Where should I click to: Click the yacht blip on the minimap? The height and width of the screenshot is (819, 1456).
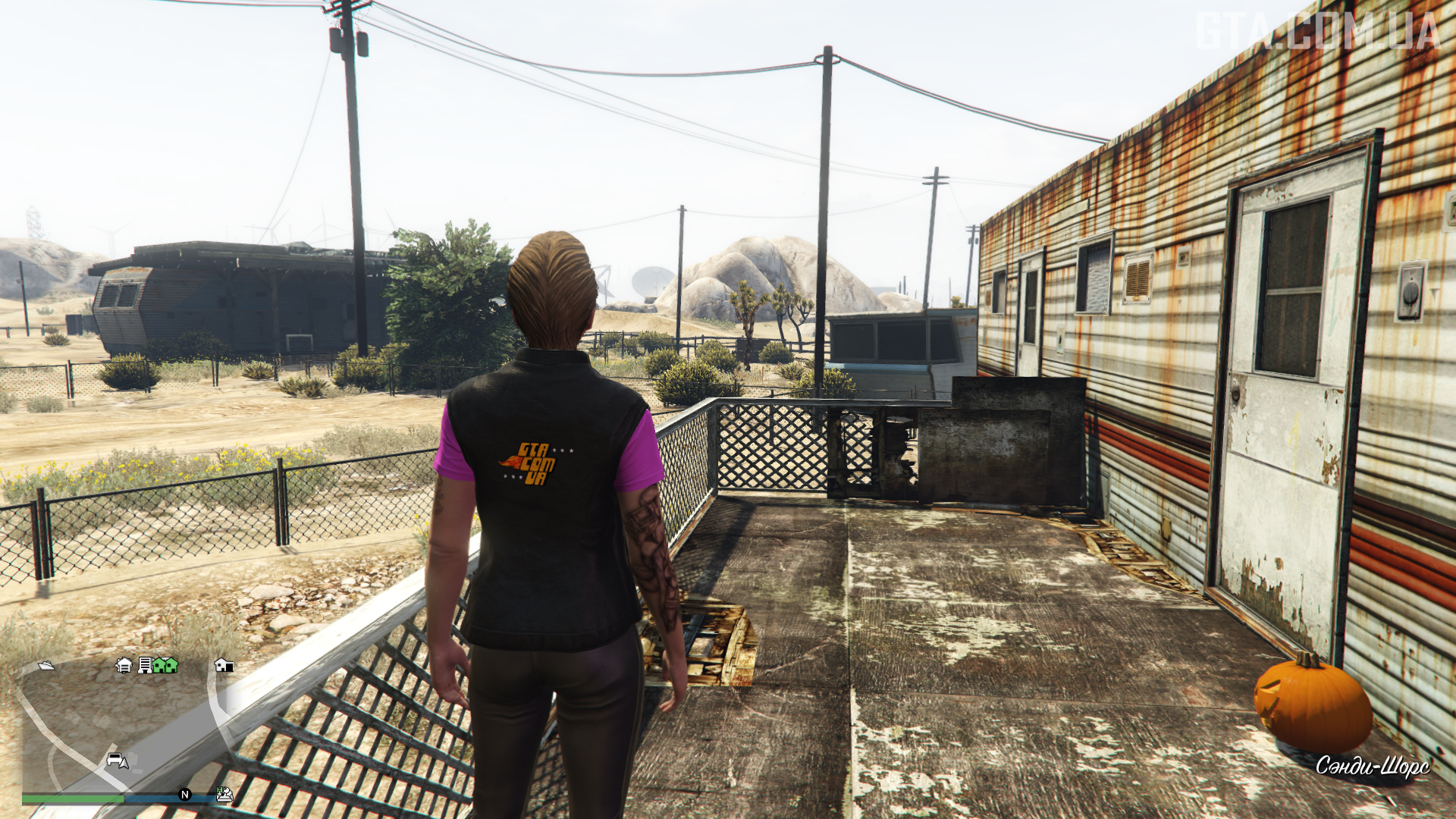coord(46,665)
